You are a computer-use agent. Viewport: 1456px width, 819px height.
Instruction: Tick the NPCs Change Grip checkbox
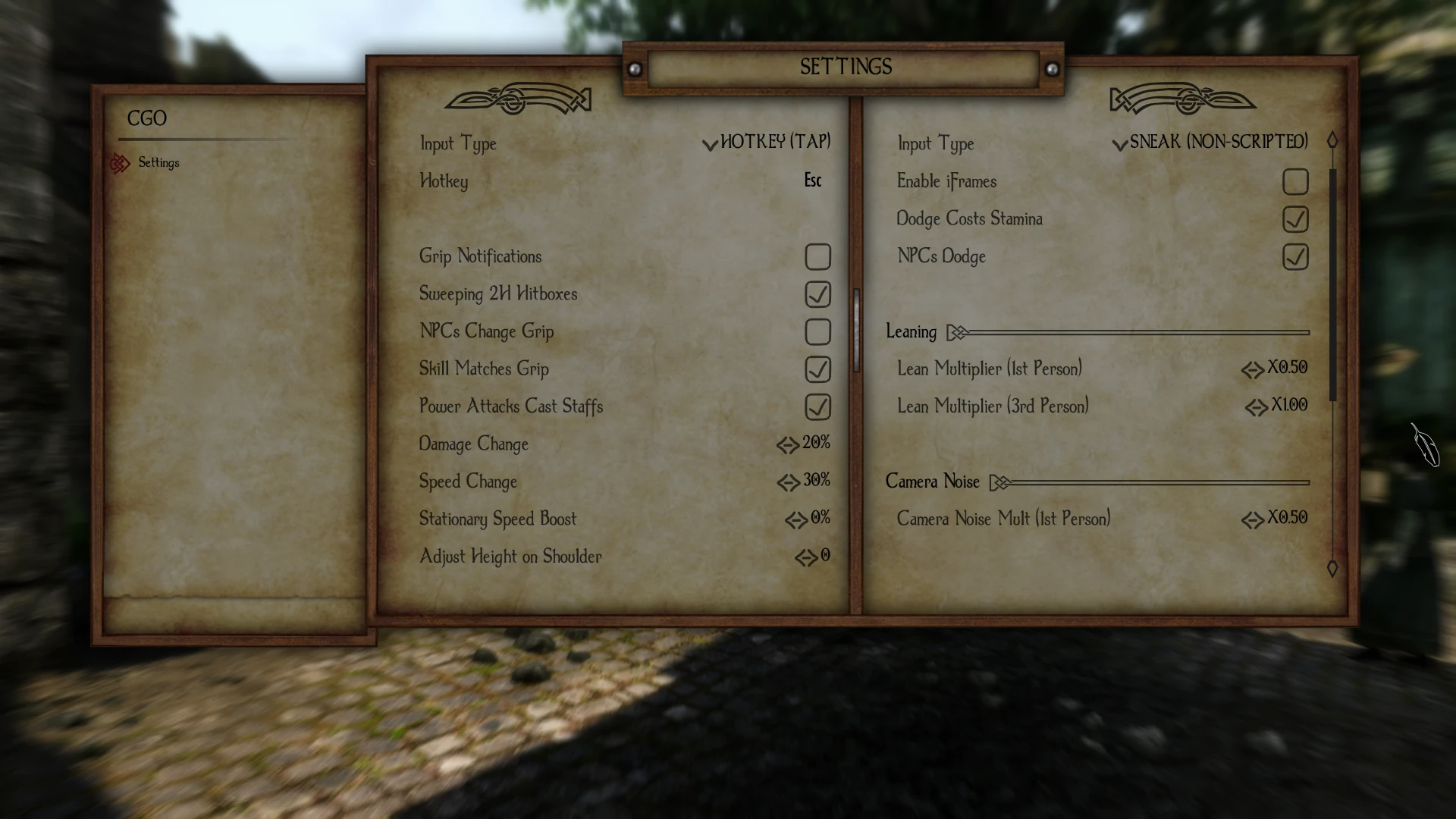click(x=817, y=332)
